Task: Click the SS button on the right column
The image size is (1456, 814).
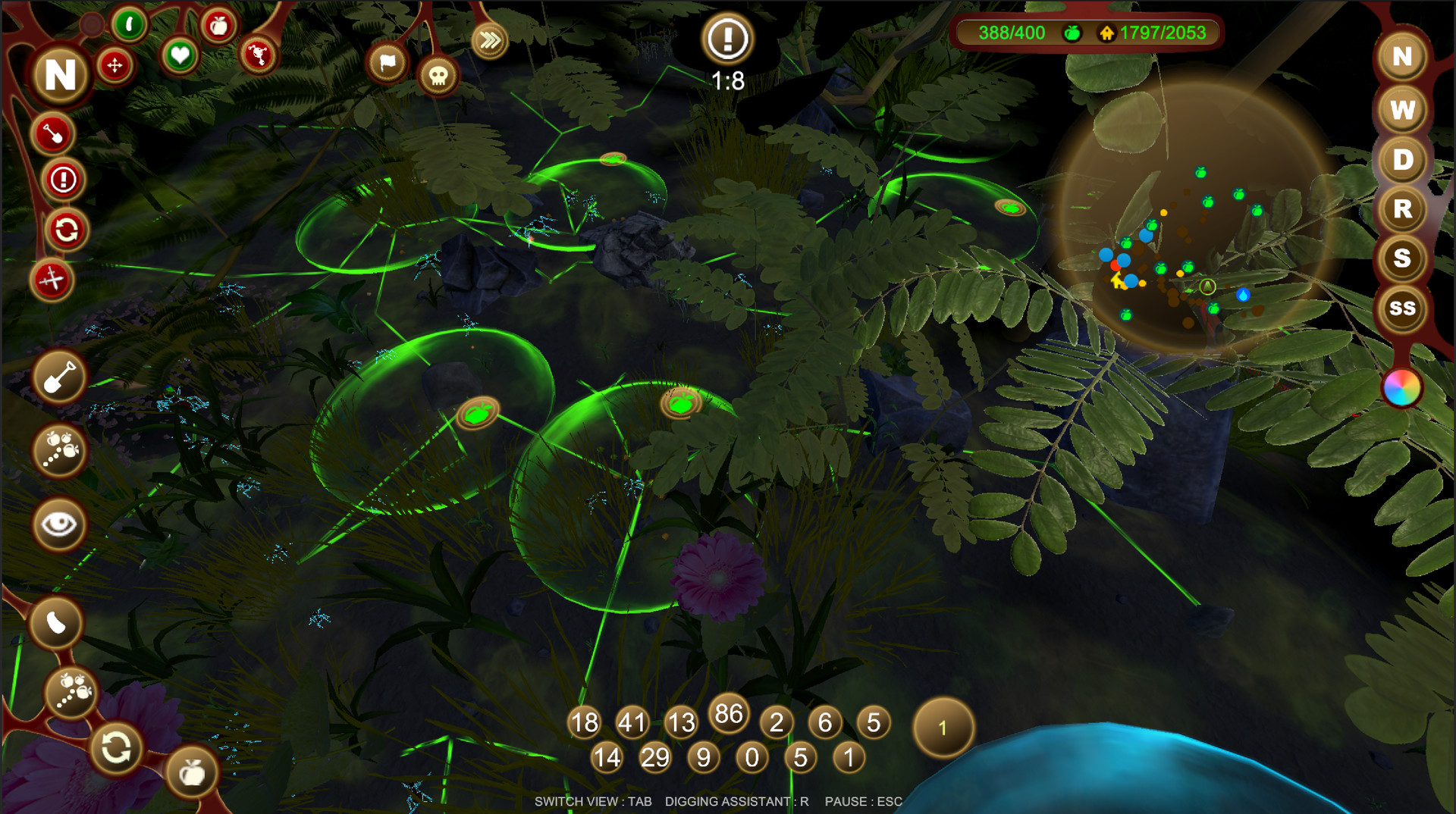Action: click(1402, 308)
